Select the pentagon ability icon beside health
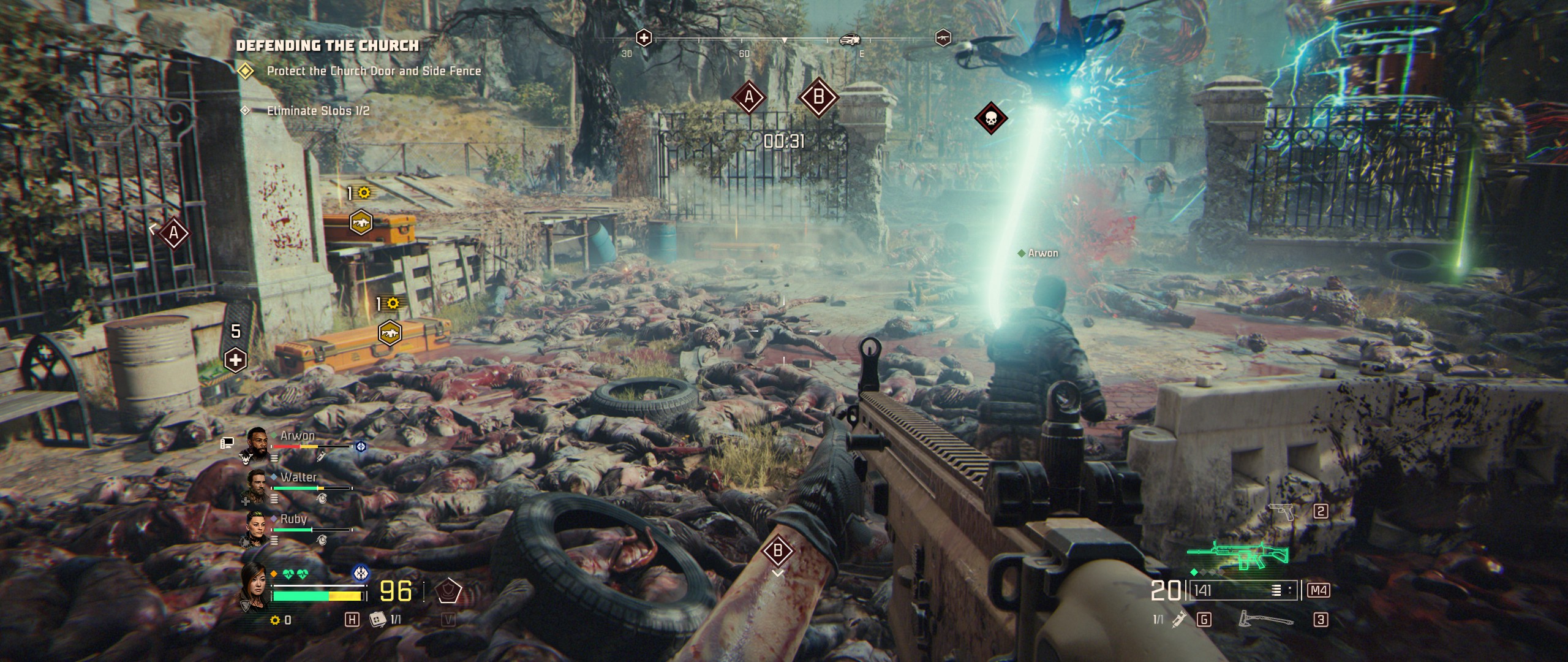Viewport: 1568px width, 662px height. (448, 591)
